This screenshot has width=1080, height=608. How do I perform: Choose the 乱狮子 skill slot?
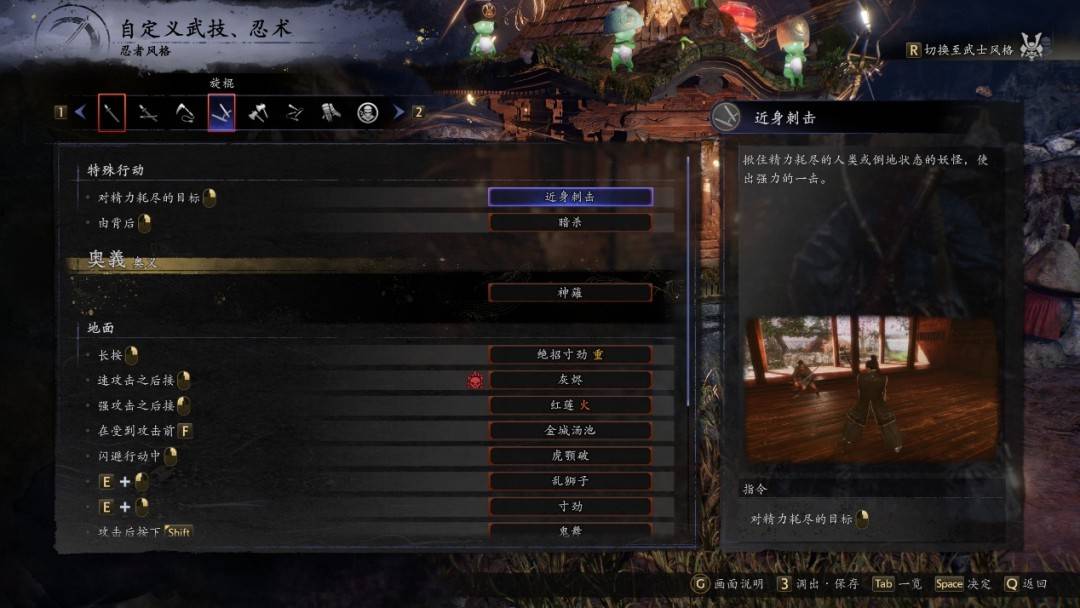pyautogui.click(x=570, y=481)
